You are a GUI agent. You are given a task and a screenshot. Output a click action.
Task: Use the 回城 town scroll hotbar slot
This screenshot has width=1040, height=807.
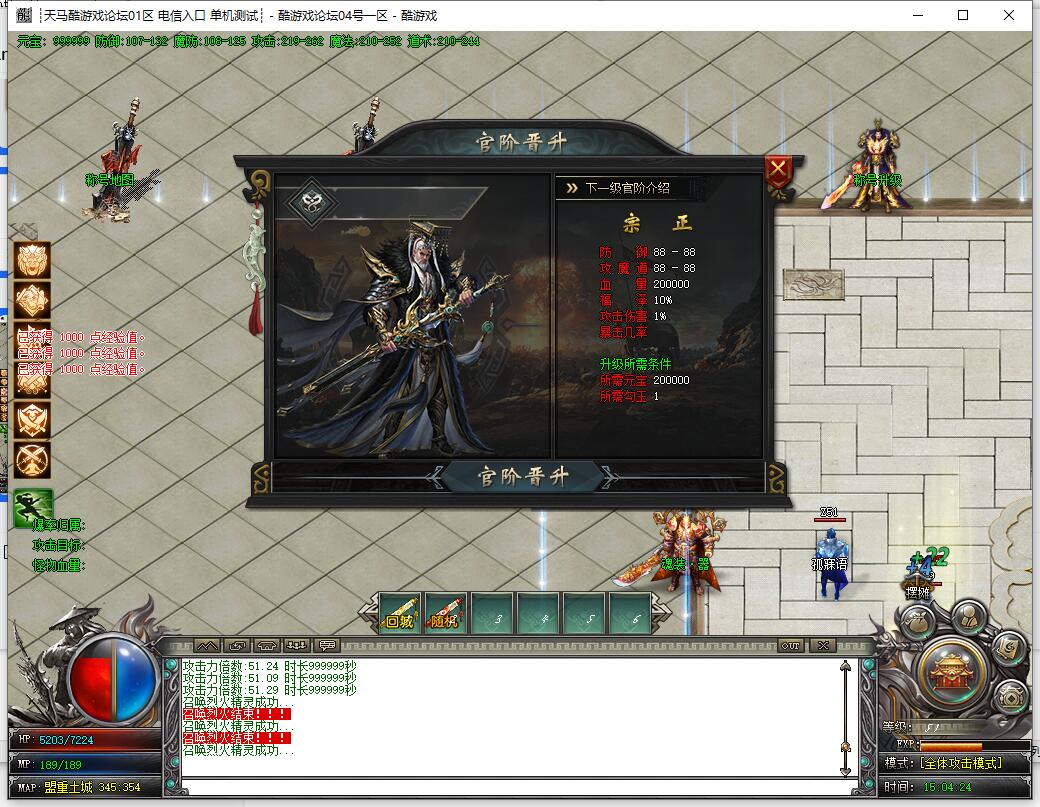click(401, 613)
